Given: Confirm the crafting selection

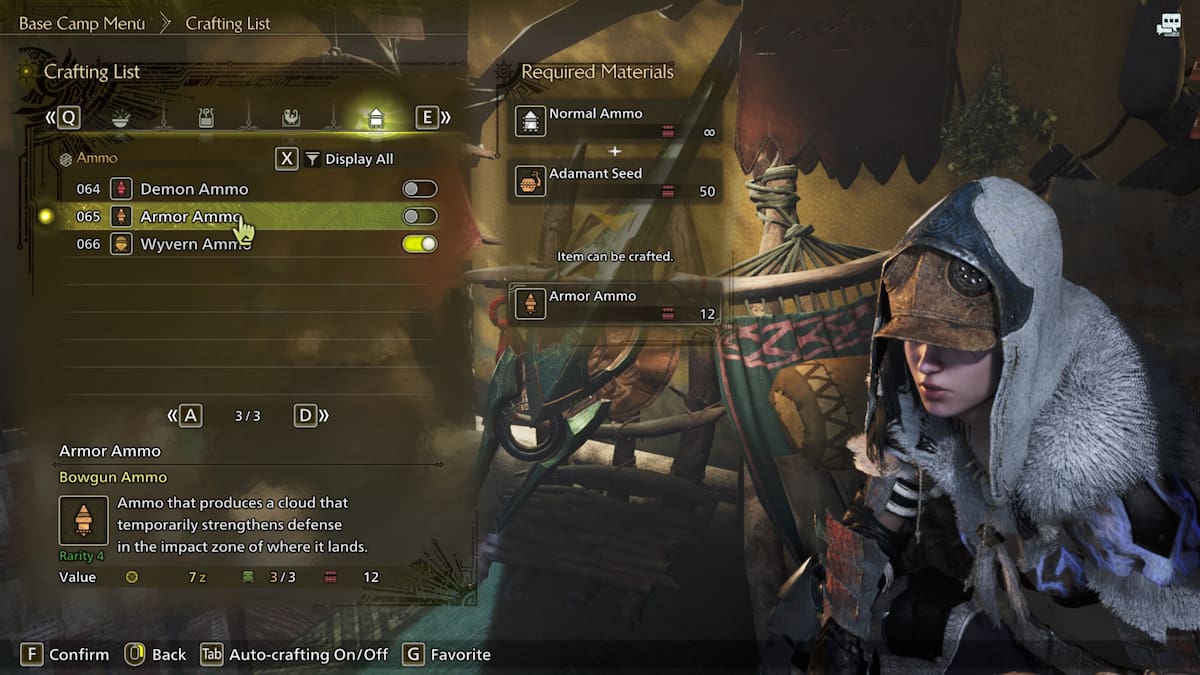Looking at the screenshot, I should (66, 654).
